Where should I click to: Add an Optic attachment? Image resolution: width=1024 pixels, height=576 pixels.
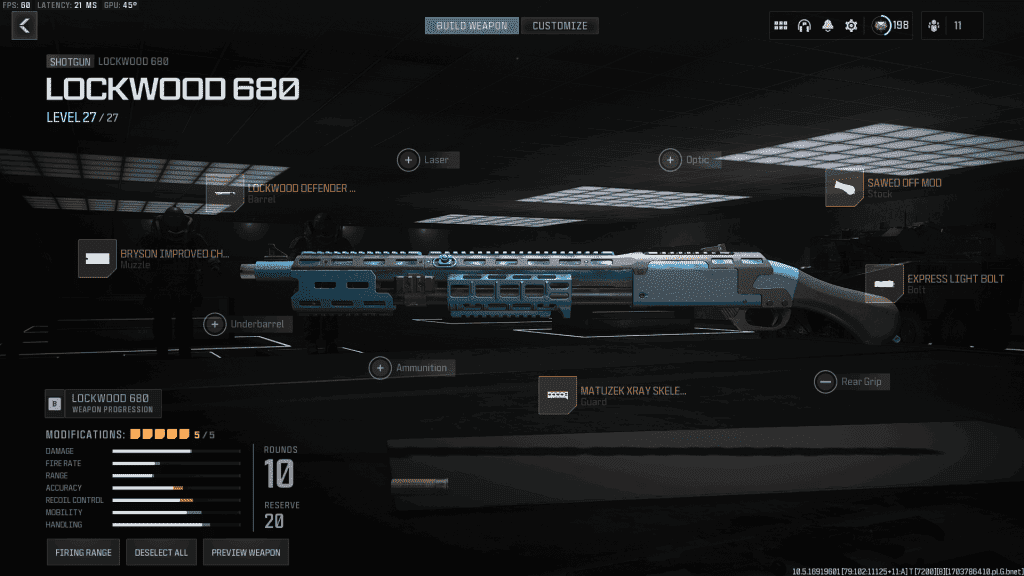670,159
